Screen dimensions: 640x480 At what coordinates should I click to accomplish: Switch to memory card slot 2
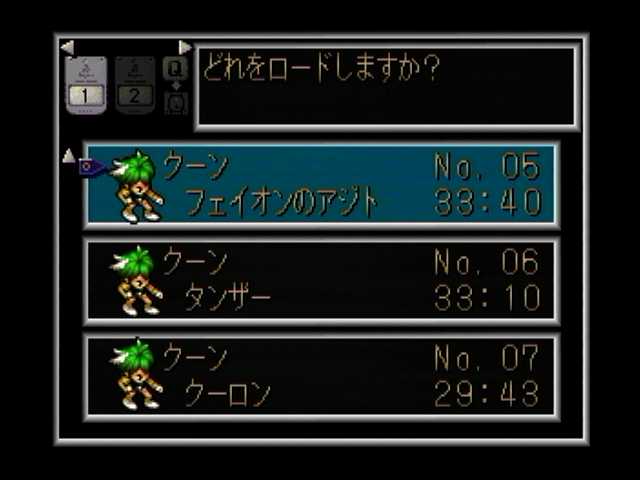point(135,85)
